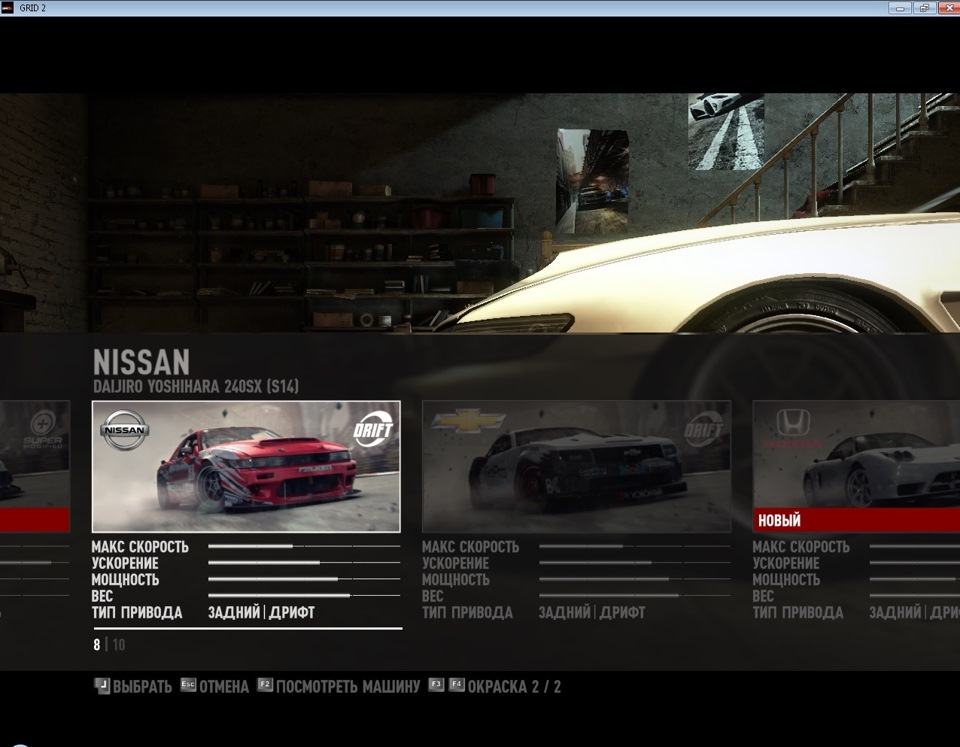The image size is (960, 747).
Task: Select the red Nissan 240SX car card
Action: 246,466
